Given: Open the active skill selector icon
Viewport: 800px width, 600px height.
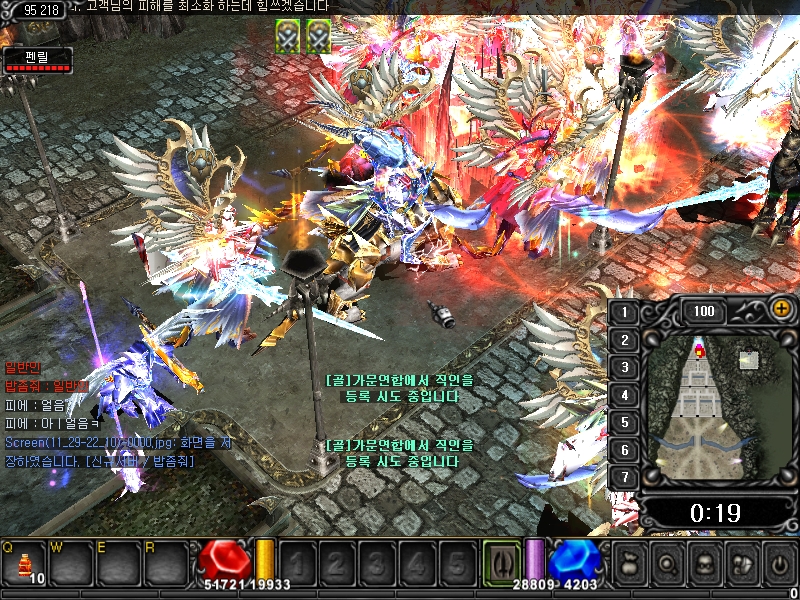Looking at the screenshot, I should [501, 561].
